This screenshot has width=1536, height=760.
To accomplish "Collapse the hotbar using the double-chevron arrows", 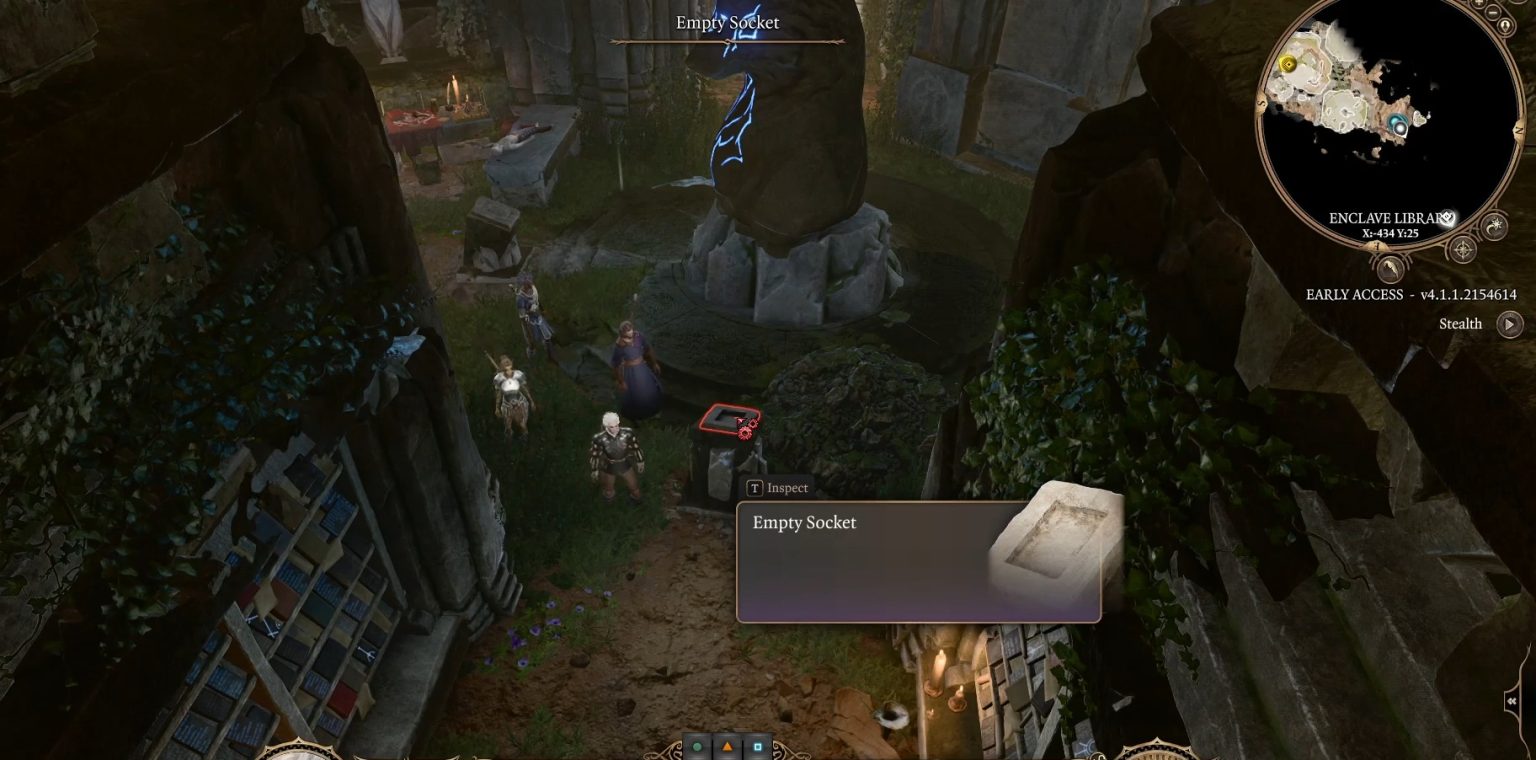I will pyautogui.click(x=1512, y=701).
